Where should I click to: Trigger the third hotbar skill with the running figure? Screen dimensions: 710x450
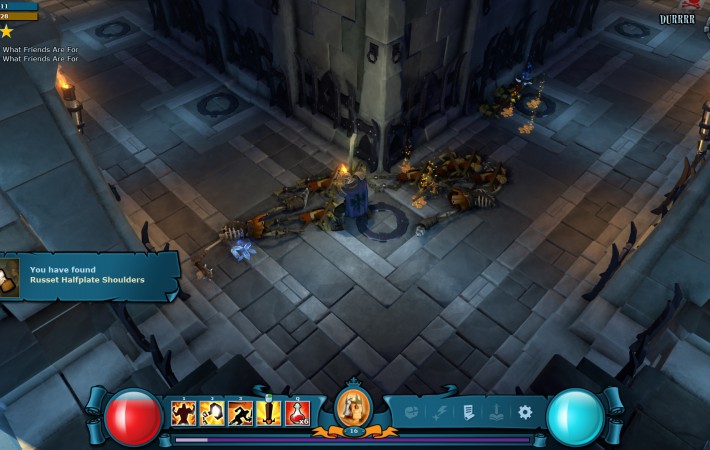240,412
